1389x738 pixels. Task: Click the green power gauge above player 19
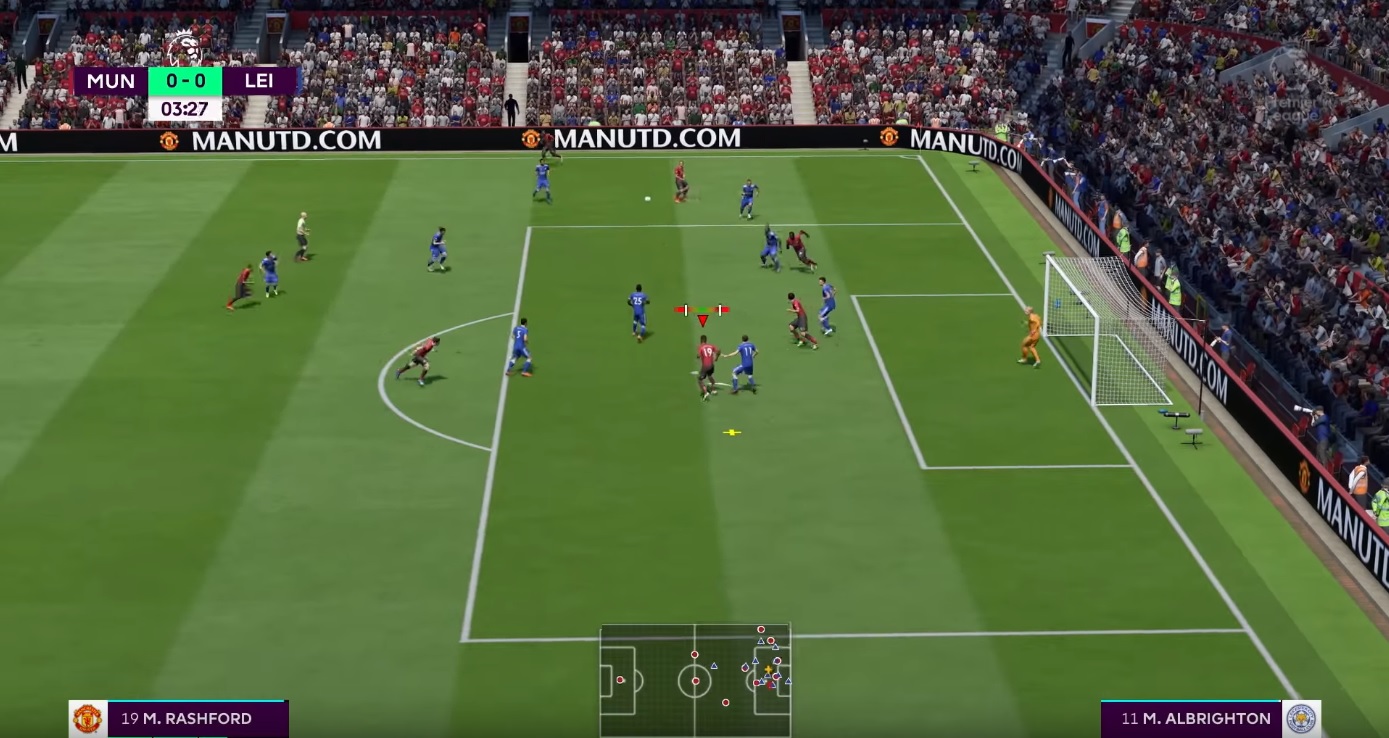click(701, 309)
